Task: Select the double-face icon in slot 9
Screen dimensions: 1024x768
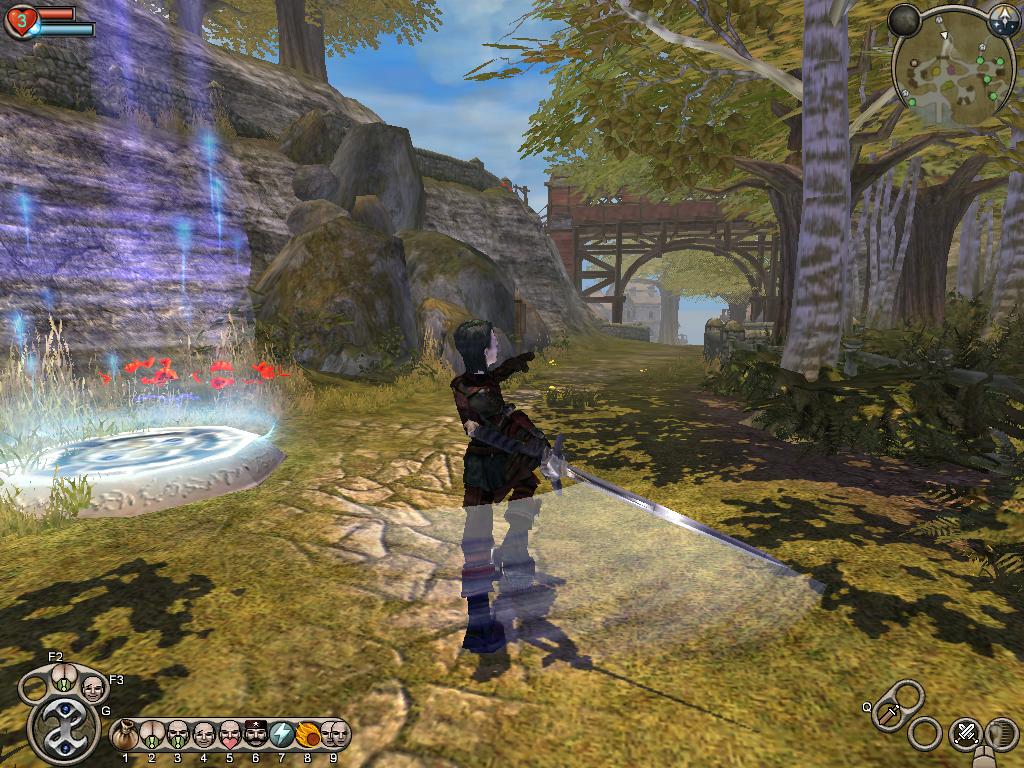Action: (334, 735)
